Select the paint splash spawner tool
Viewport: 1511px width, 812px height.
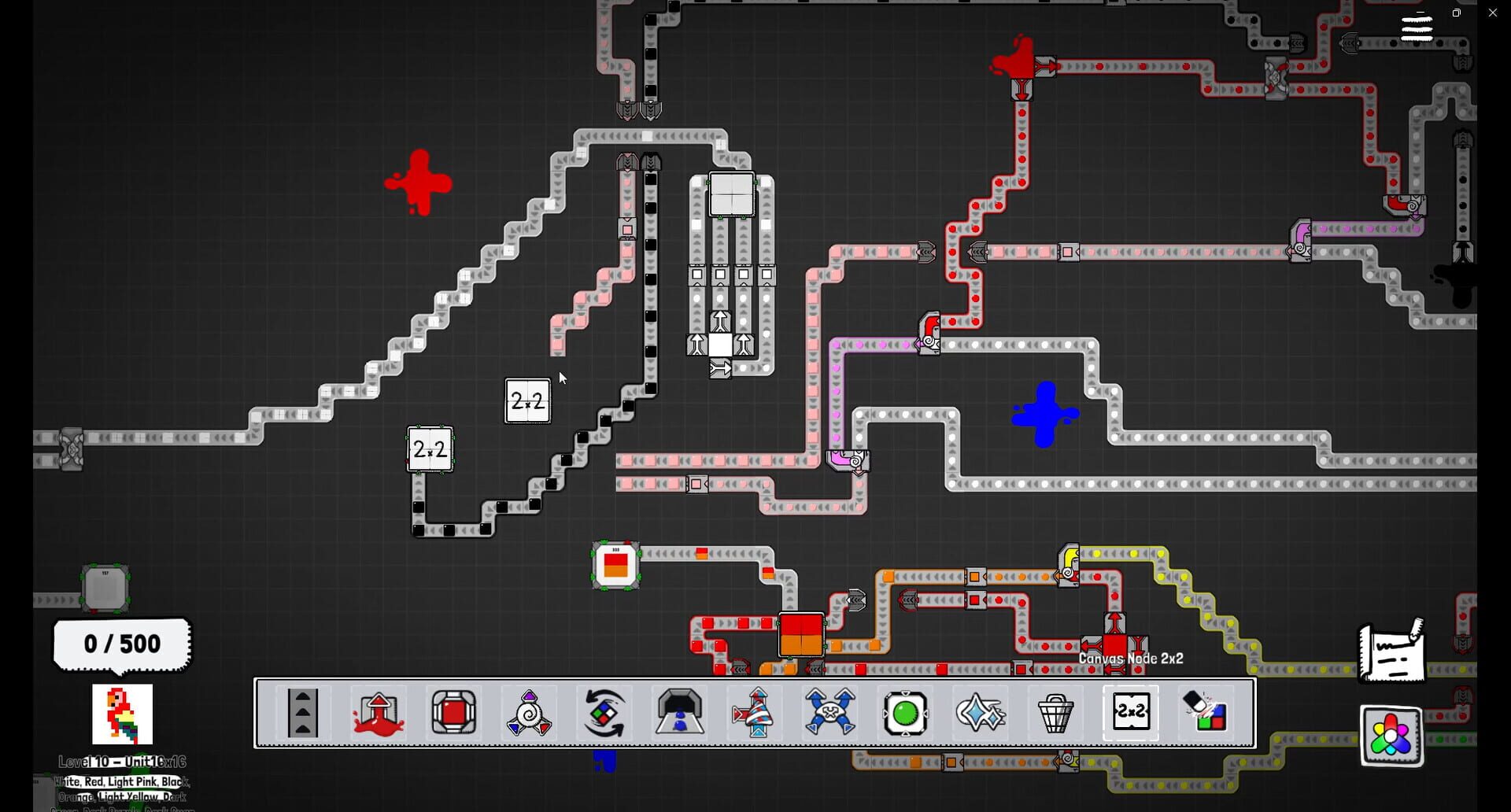click(379, 713)
